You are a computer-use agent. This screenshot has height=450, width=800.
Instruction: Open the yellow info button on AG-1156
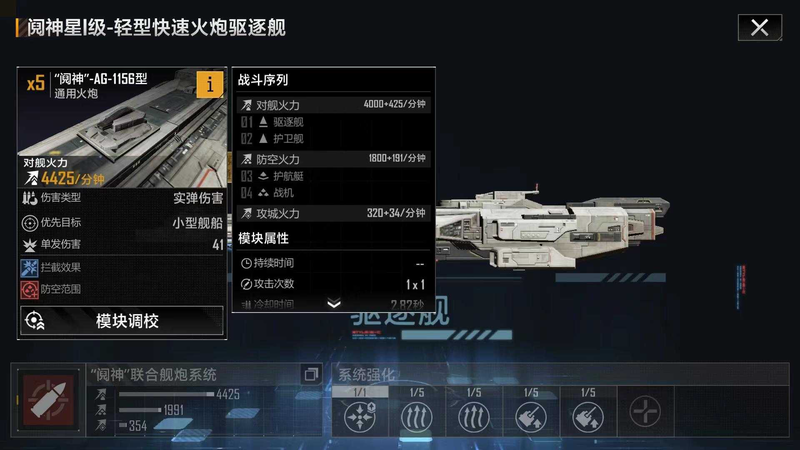(x=209, y=85)
